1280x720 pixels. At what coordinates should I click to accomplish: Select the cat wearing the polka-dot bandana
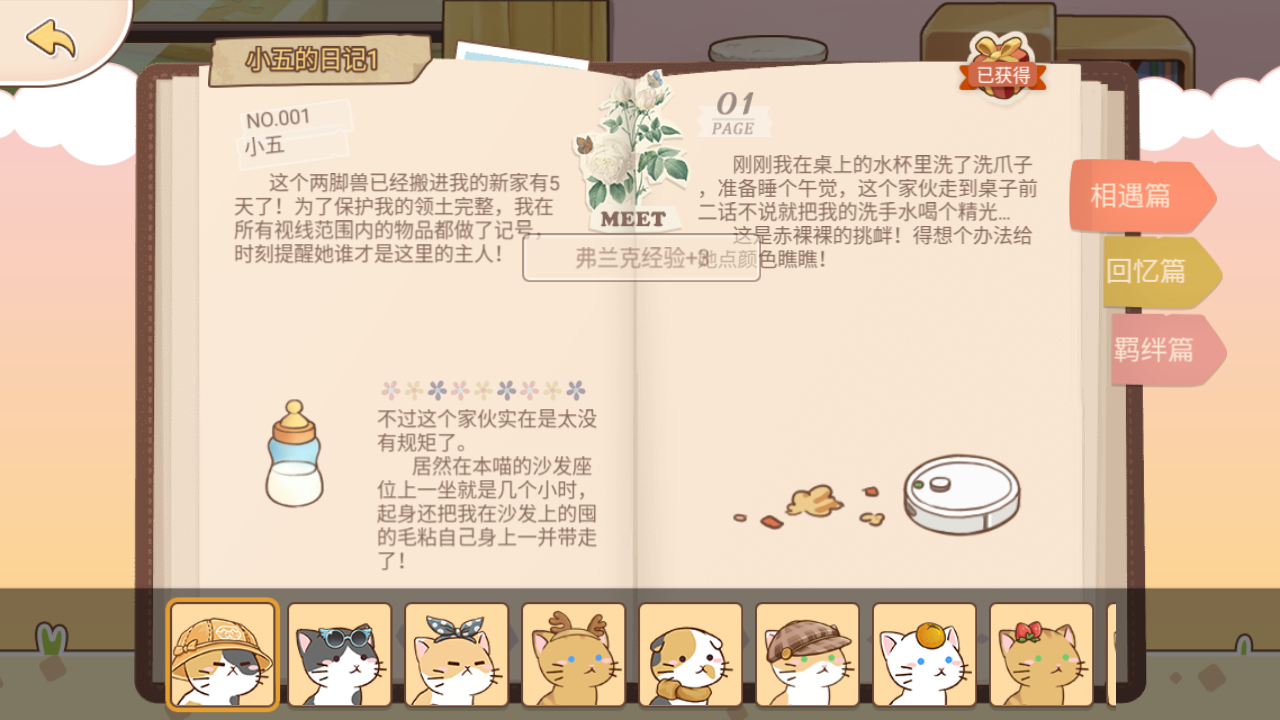tap(456, 654)
